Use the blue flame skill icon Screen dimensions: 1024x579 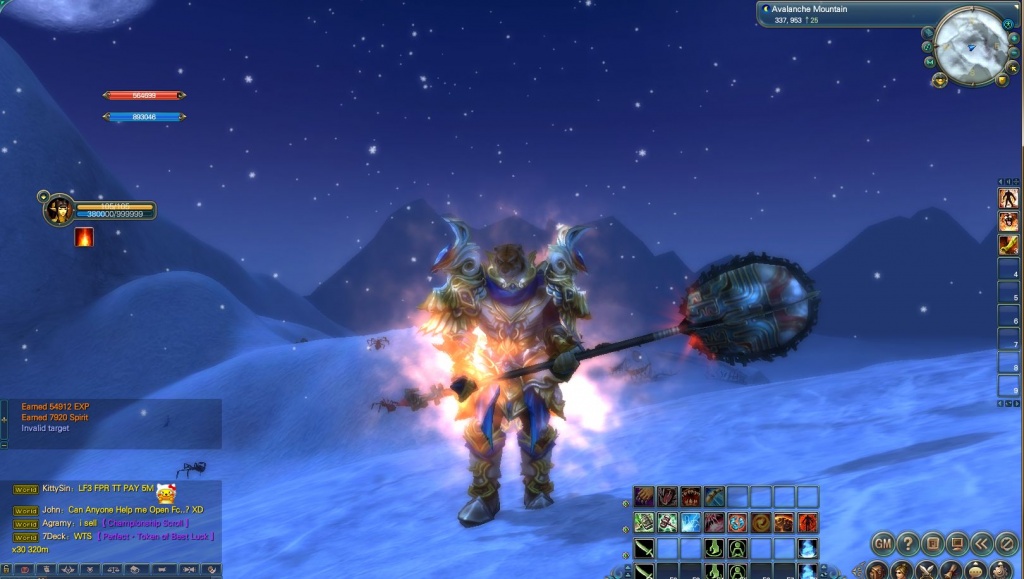coord(808,548)
